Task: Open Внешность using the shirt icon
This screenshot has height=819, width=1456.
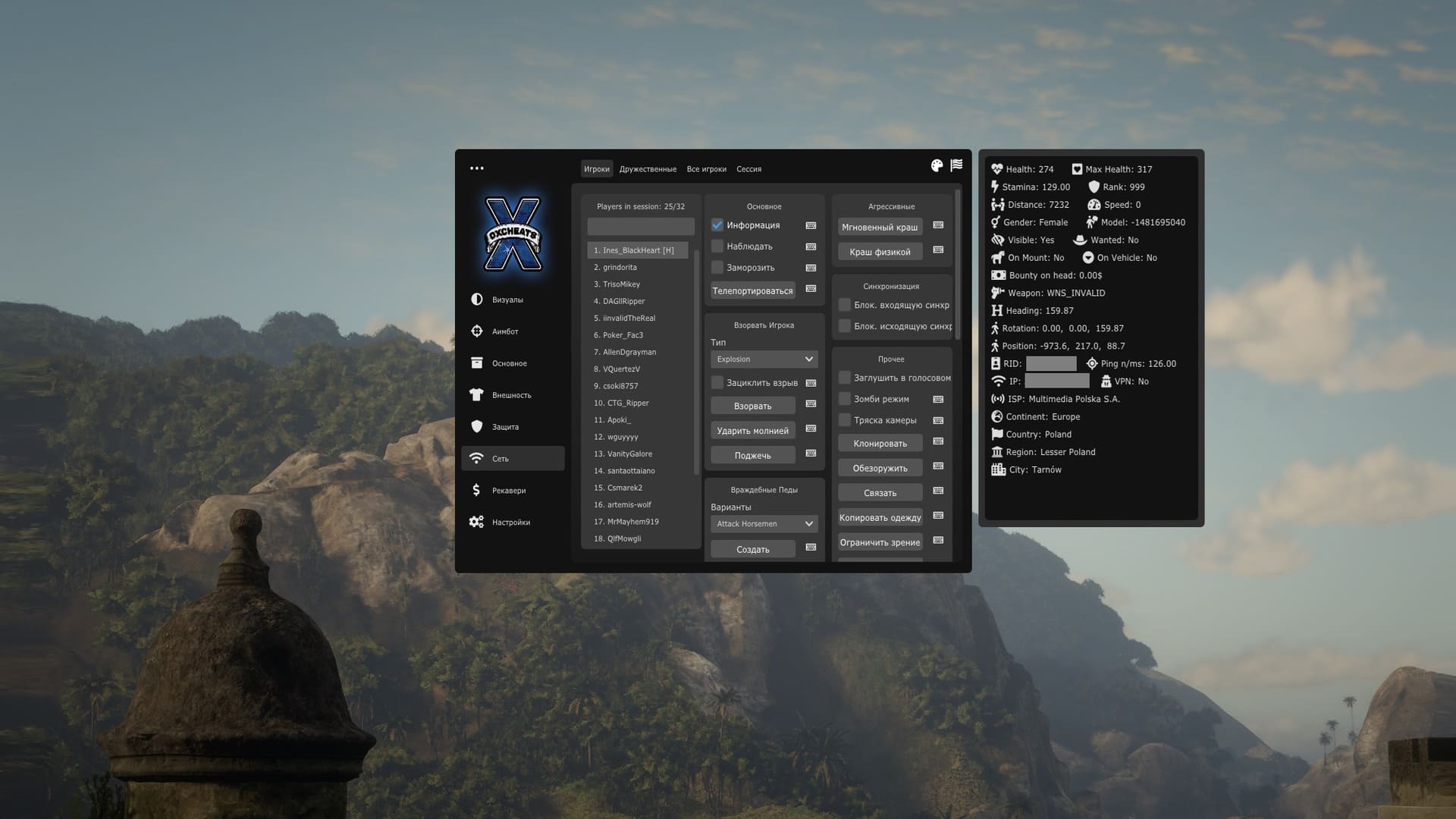Action: pyautogui.click(x=477, y=395)
